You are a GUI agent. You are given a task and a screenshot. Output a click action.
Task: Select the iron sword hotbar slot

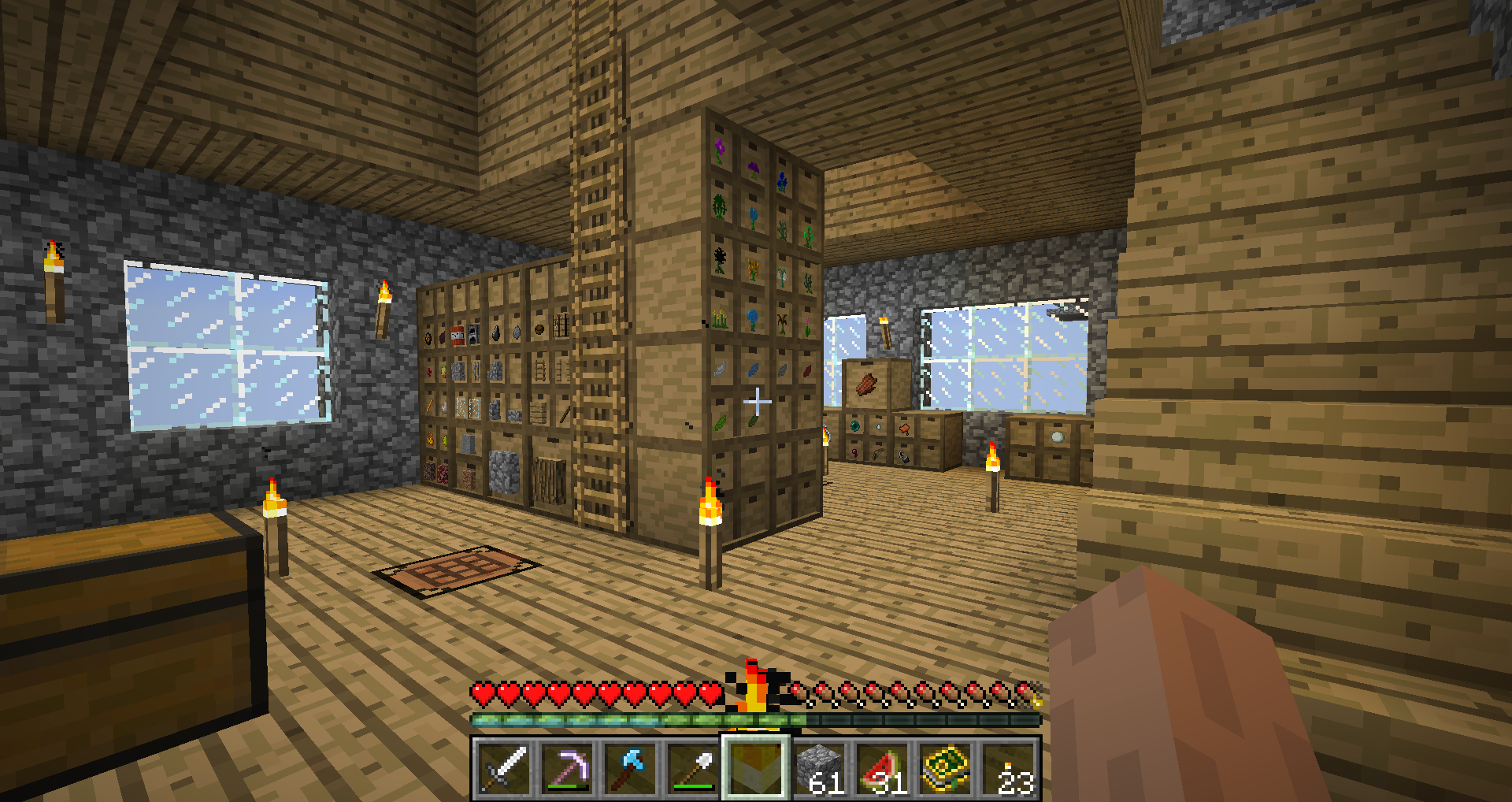point(504,768)
